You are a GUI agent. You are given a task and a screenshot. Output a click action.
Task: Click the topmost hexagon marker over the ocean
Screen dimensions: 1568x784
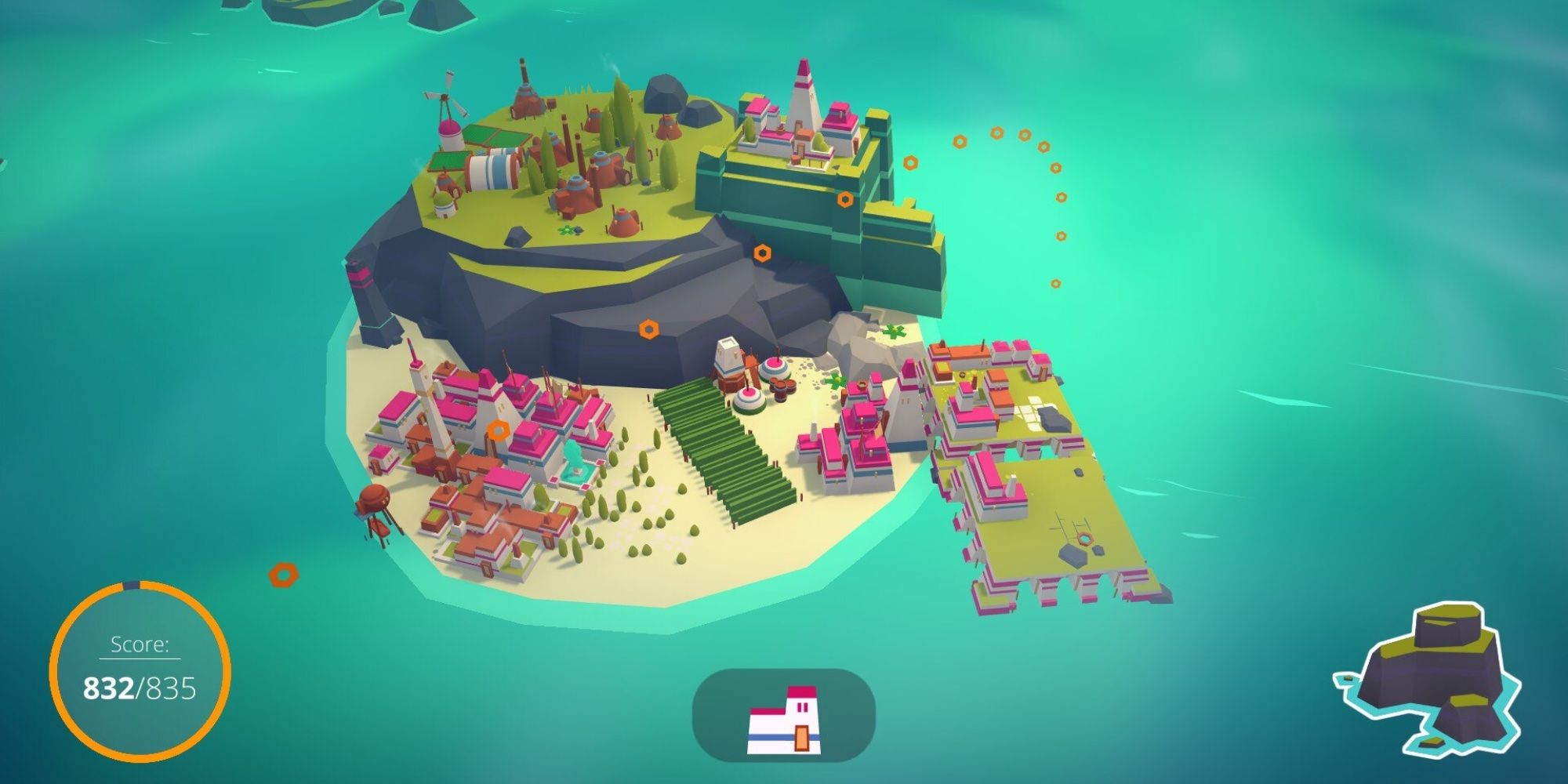(996, 133)
